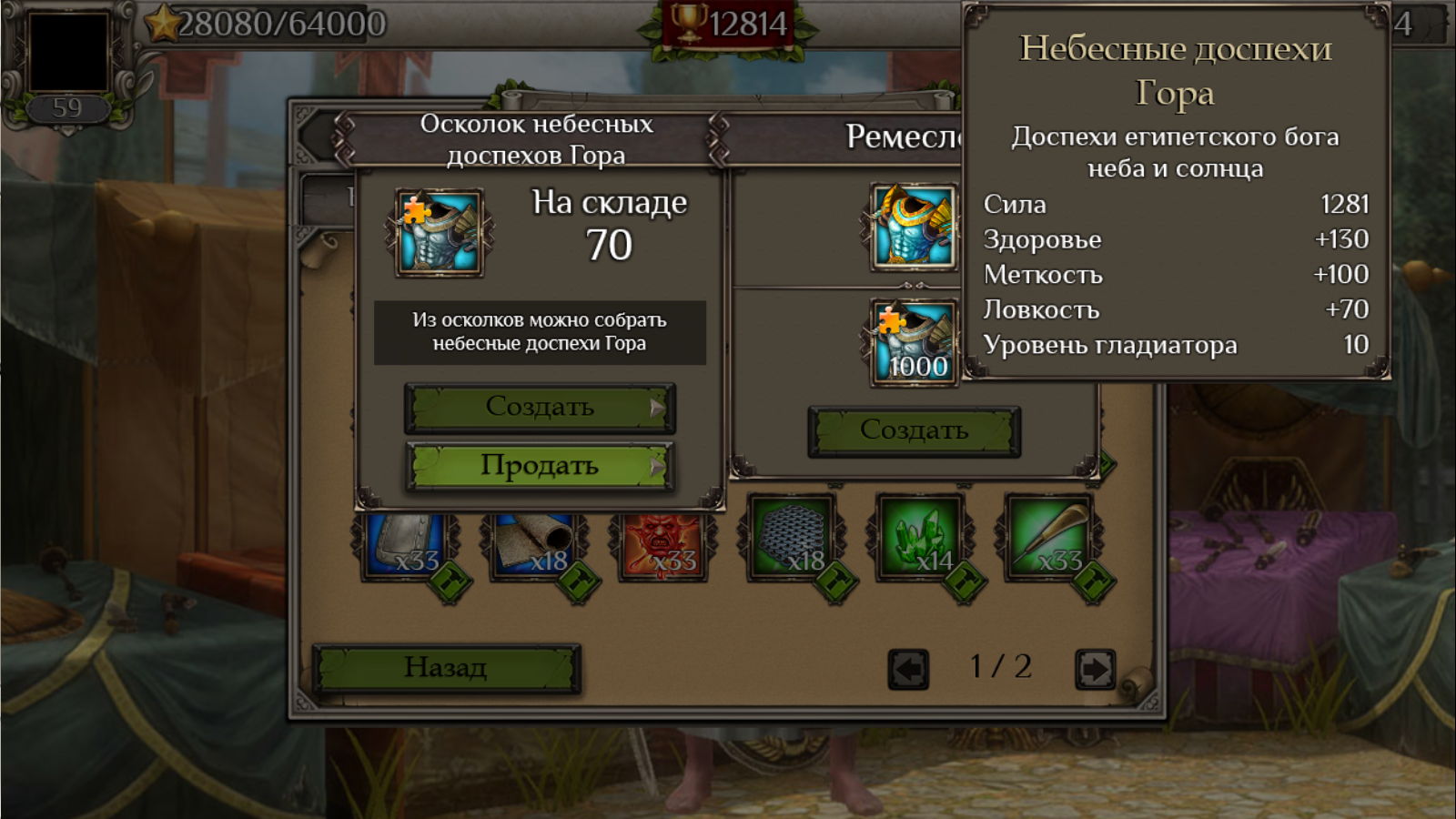
Task: Click the shard ingredient requiring 1000
Action: coord(914,342)
